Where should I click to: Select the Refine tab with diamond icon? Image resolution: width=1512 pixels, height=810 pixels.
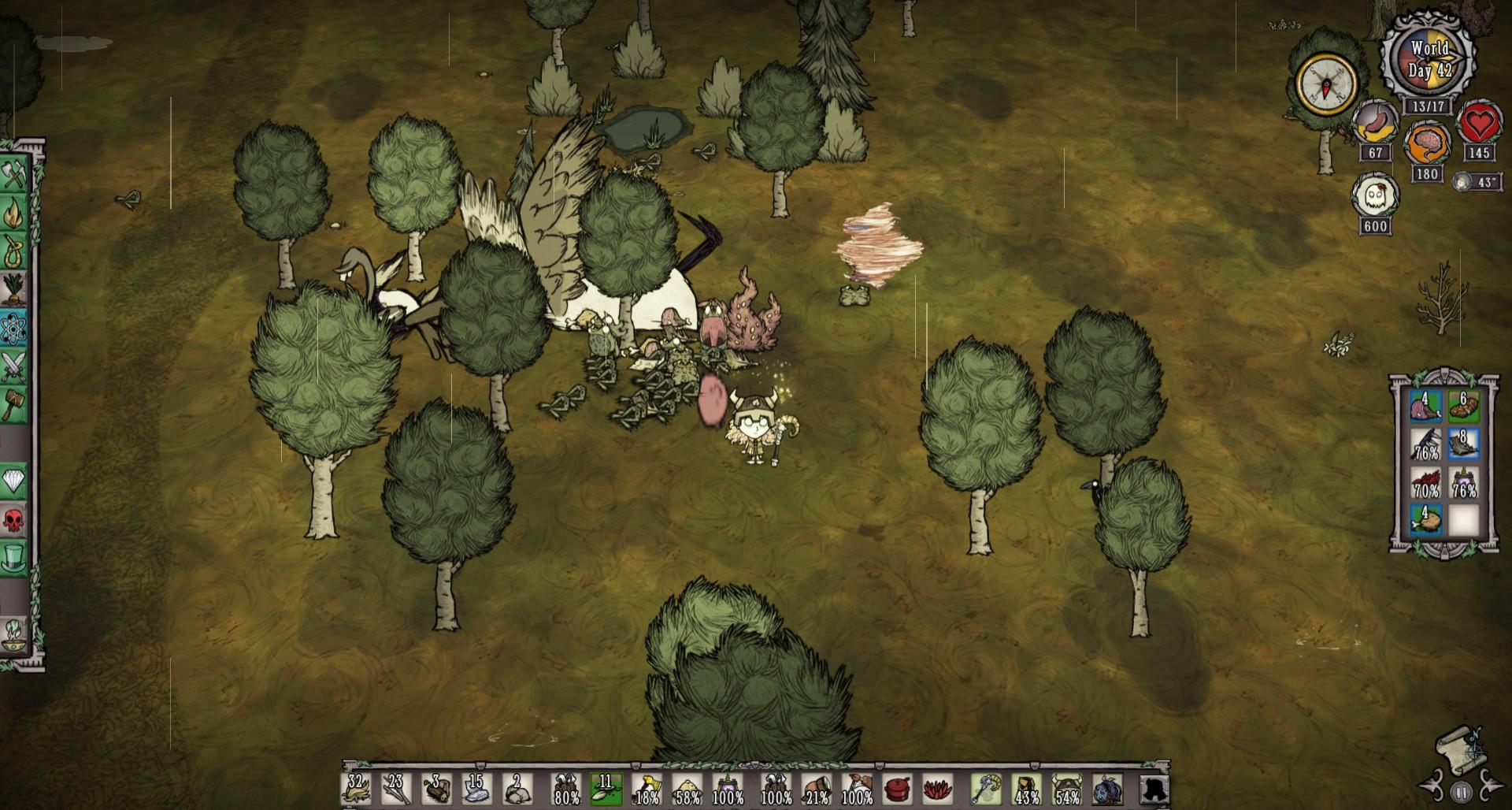tap(13, 481)
